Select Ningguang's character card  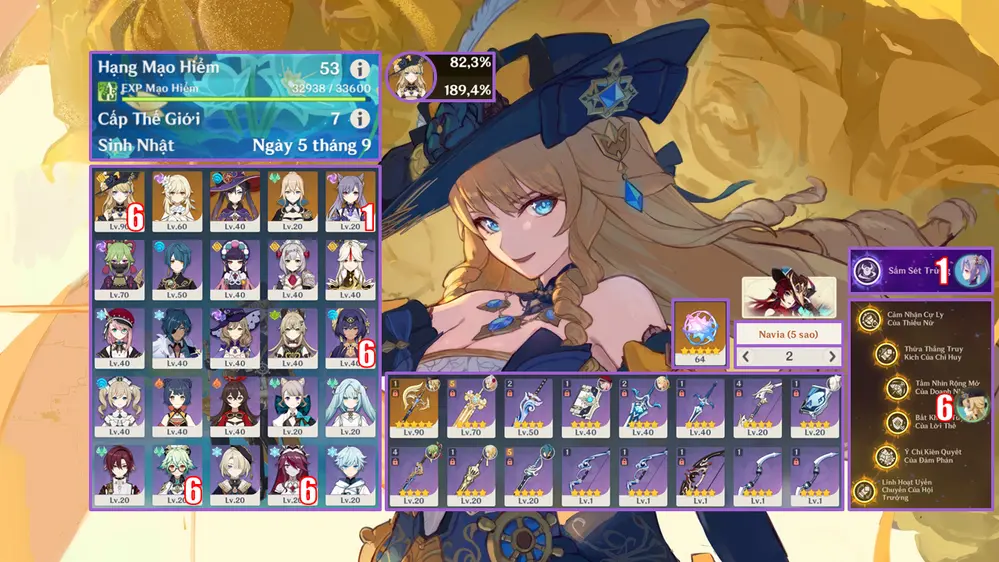pos(351,266)
